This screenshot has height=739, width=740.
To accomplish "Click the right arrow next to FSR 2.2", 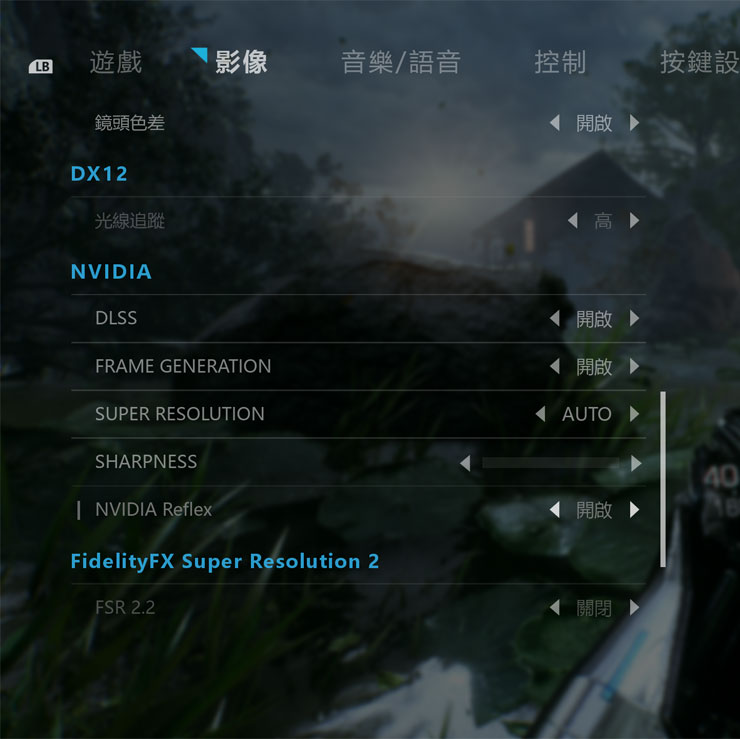I will (x=634, y=608).
